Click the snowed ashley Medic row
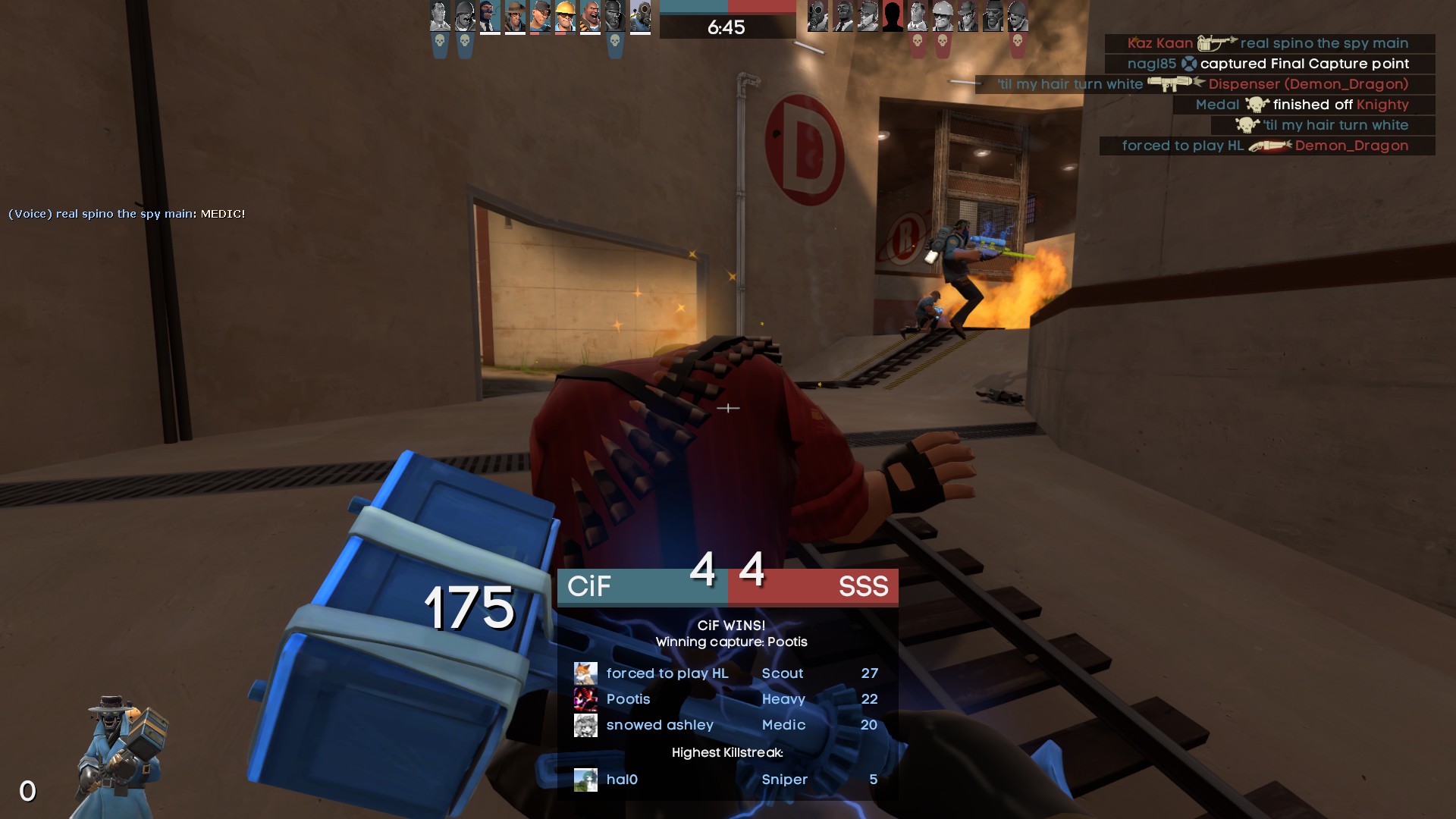 pos(726,725)
